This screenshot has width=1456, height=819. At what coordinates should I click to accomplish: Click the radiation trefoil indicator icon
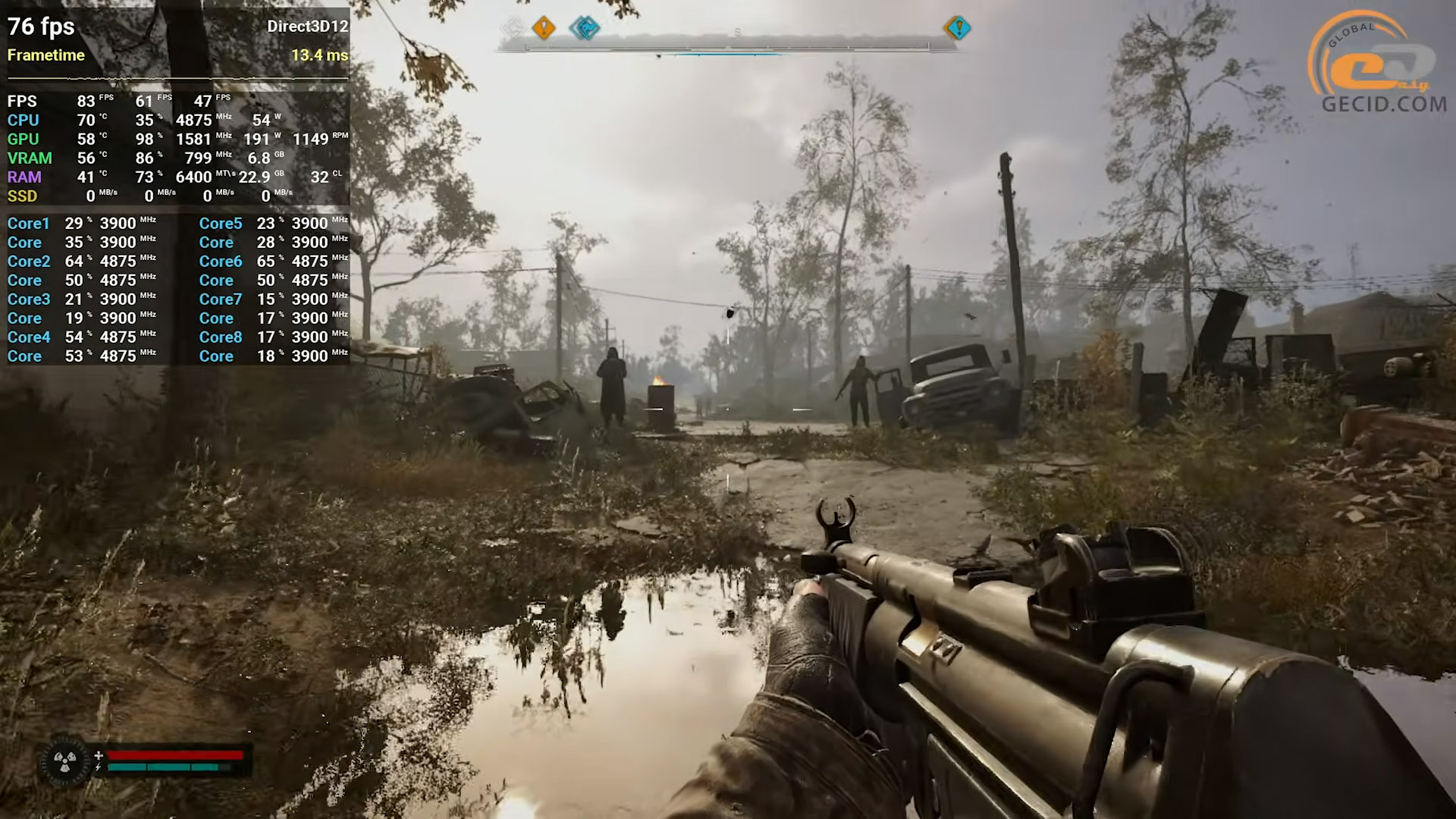pos(64,761)
